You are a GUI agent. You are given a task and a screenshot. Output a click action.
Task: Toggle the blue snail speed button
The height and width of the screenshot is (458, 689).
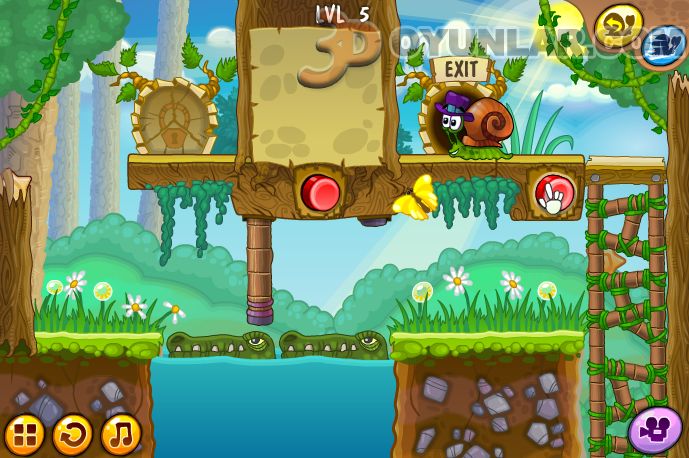click(x=660, y=45)
